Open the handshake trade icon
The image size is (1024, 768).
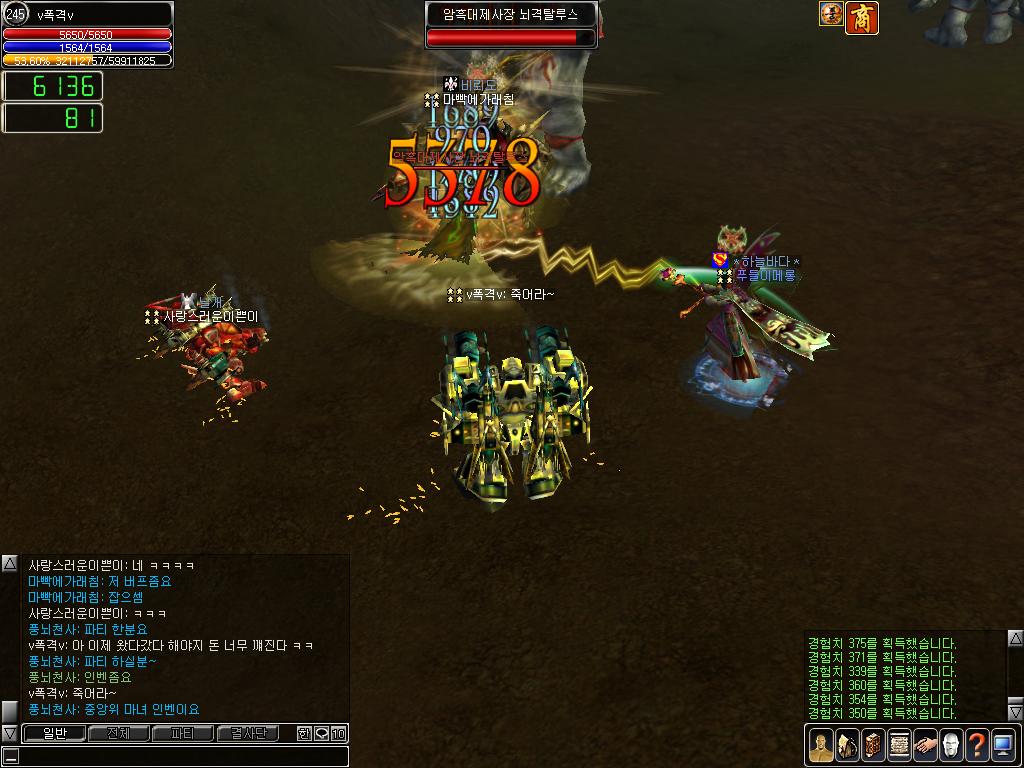[925, 745]
